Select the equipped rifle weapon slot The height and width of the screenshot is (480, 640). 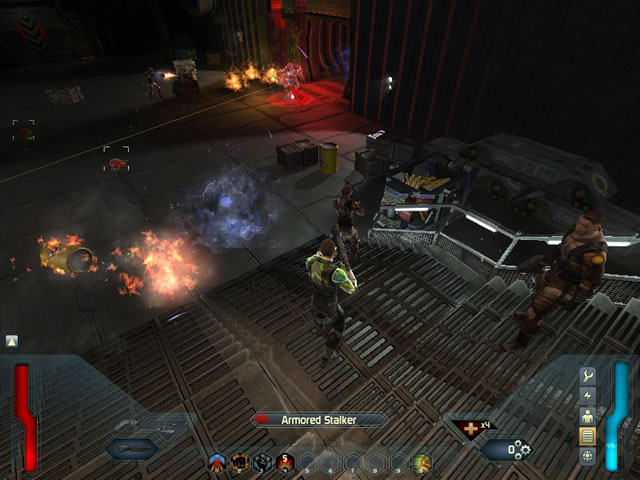tap(135, 449)
